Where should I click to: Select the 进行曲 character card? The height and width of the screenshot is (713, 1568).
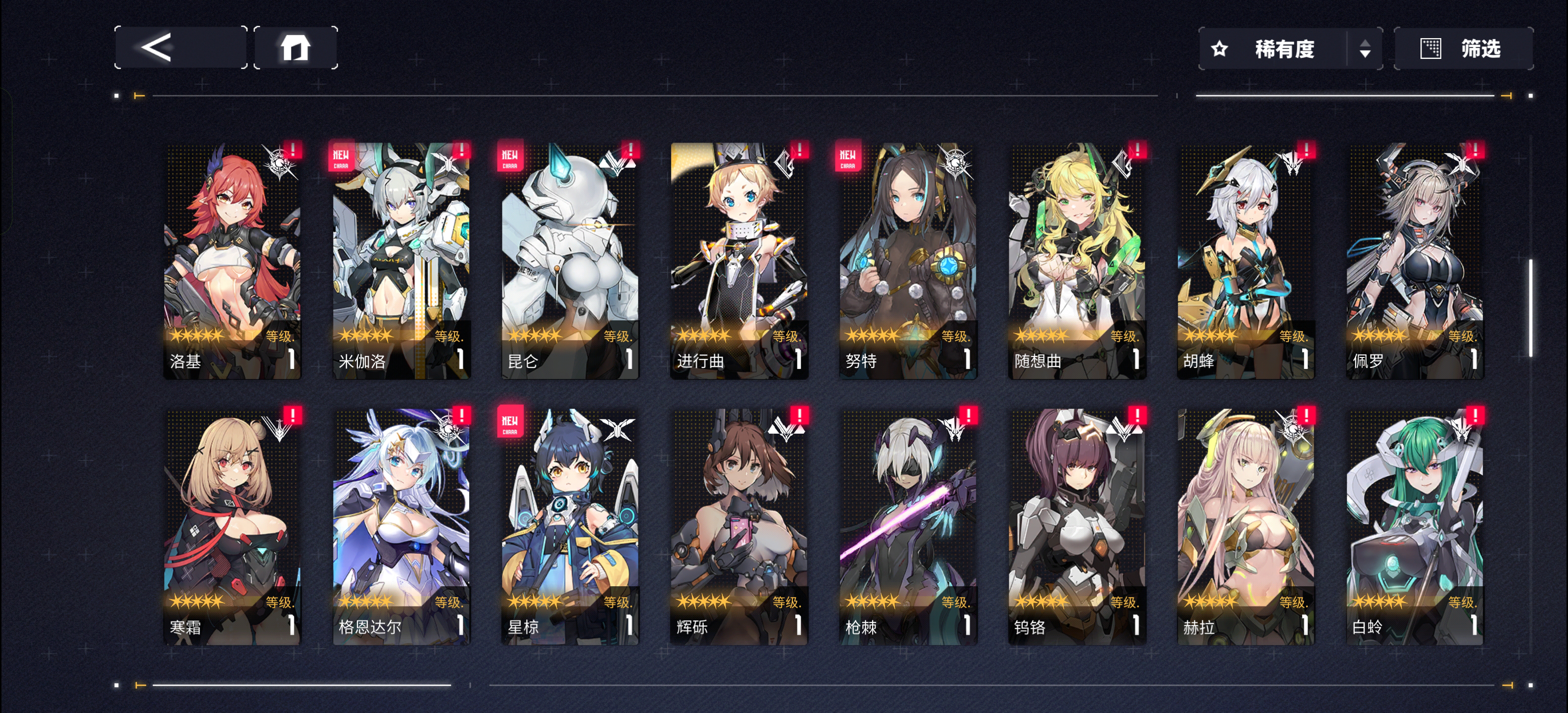click(x=739, y=260)
